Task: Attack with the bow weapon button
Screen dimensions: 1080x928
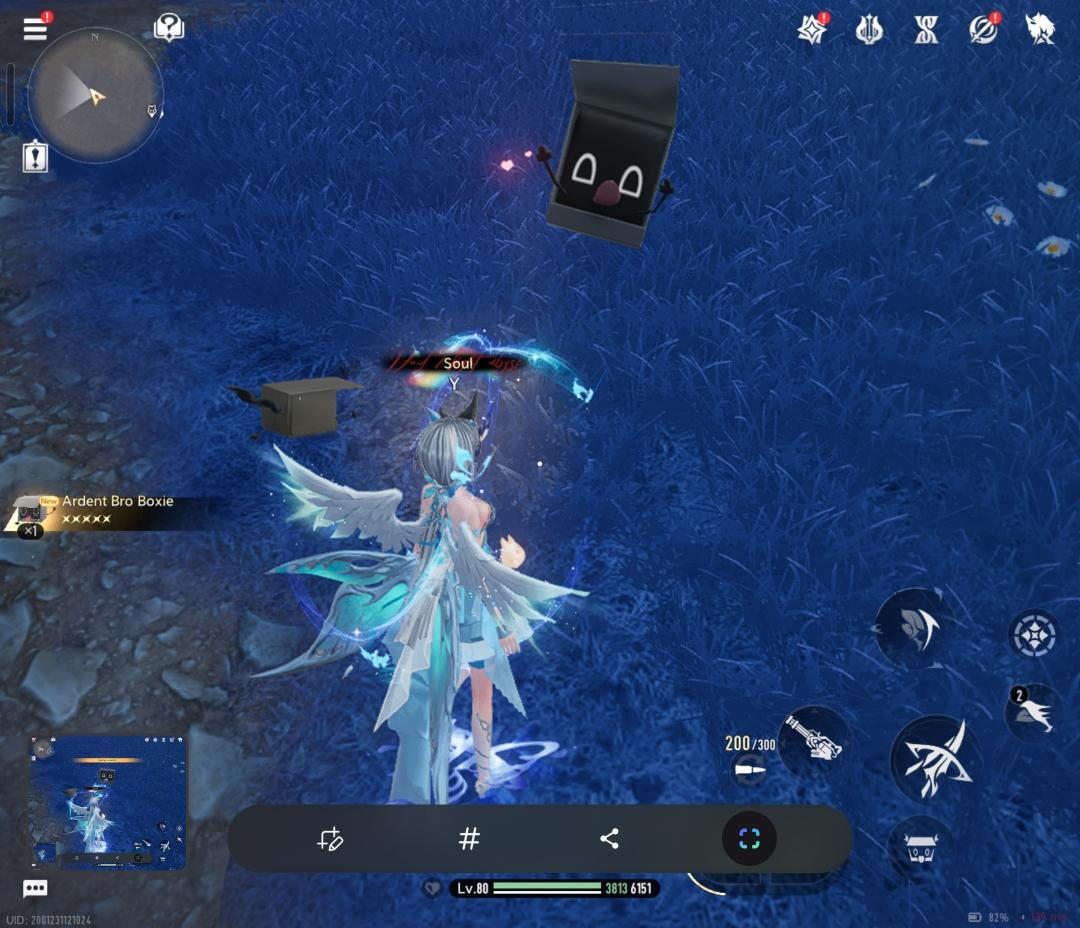Action: click(933, 757)
